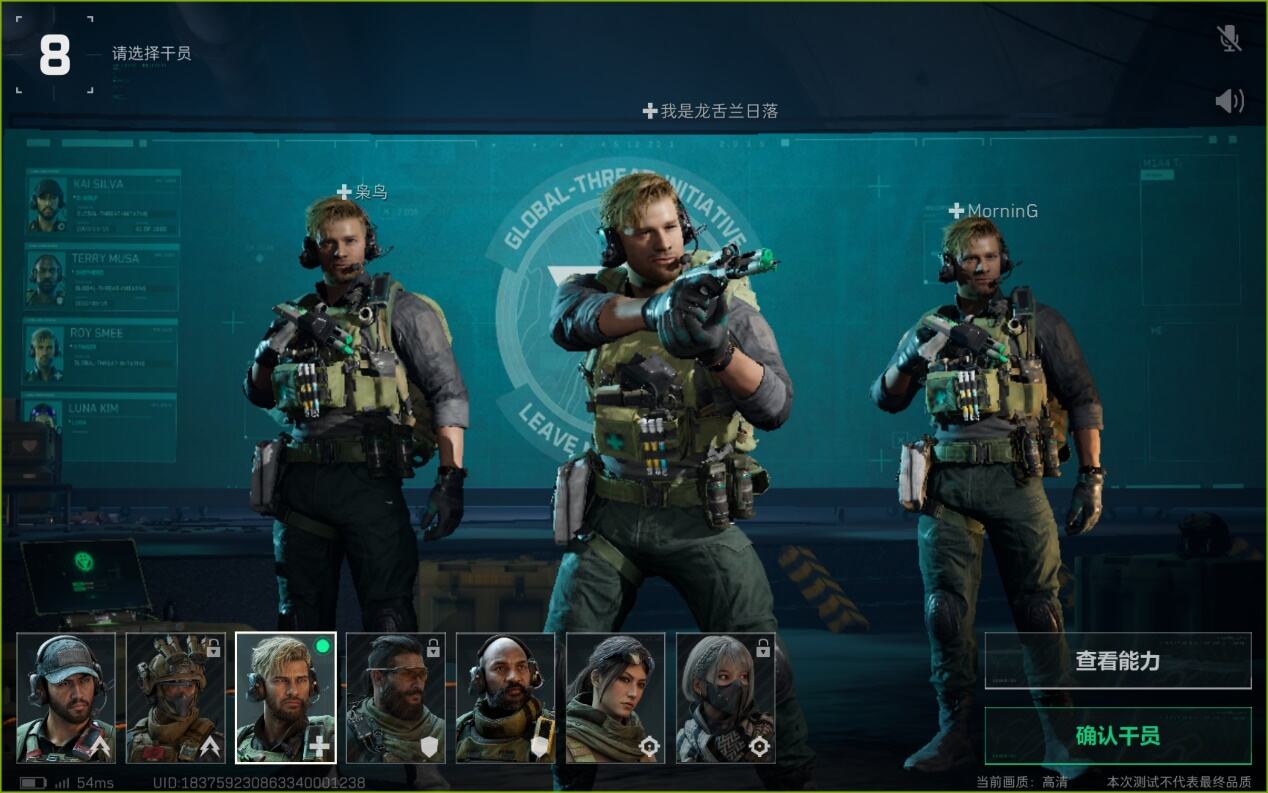Toggle the muted microphone icon

point(1229,39)
